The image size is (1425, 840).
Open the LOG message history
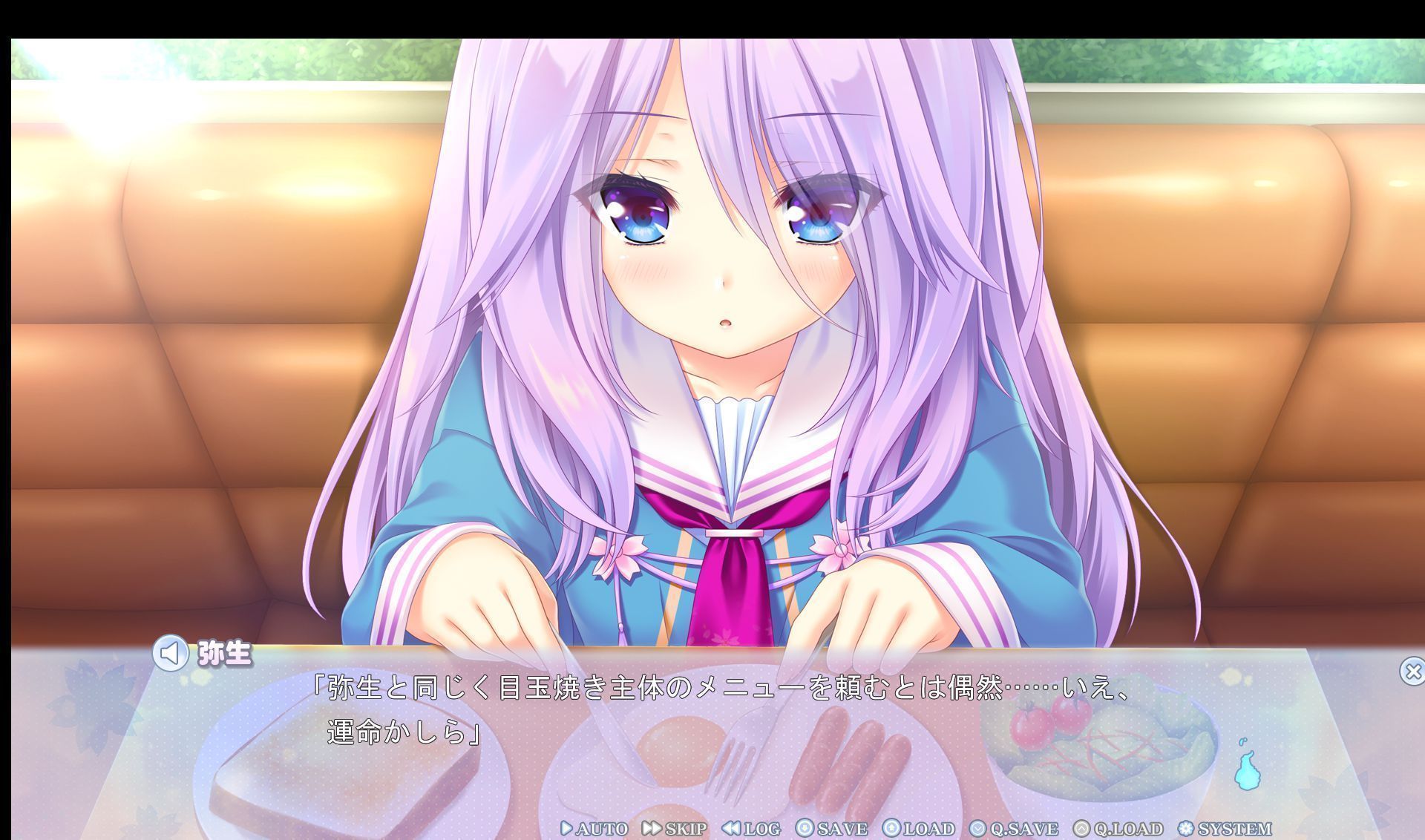[x=759, y=828]
